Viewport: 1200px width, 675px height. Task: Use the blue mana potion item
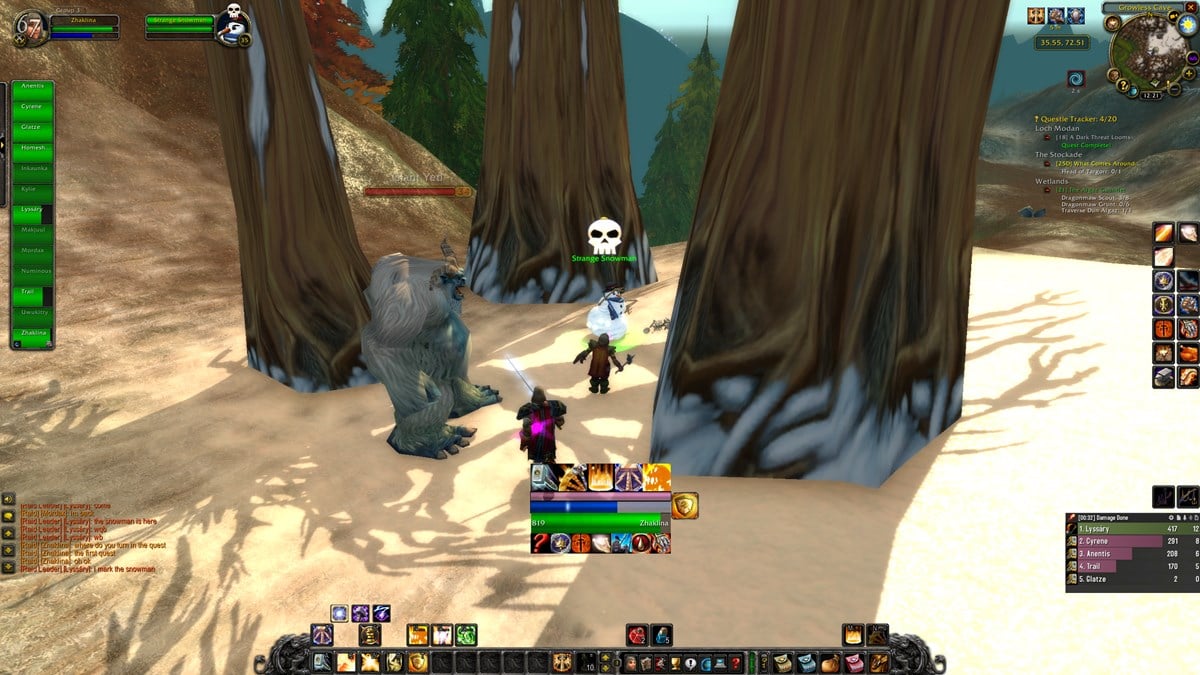coord(661,635)
